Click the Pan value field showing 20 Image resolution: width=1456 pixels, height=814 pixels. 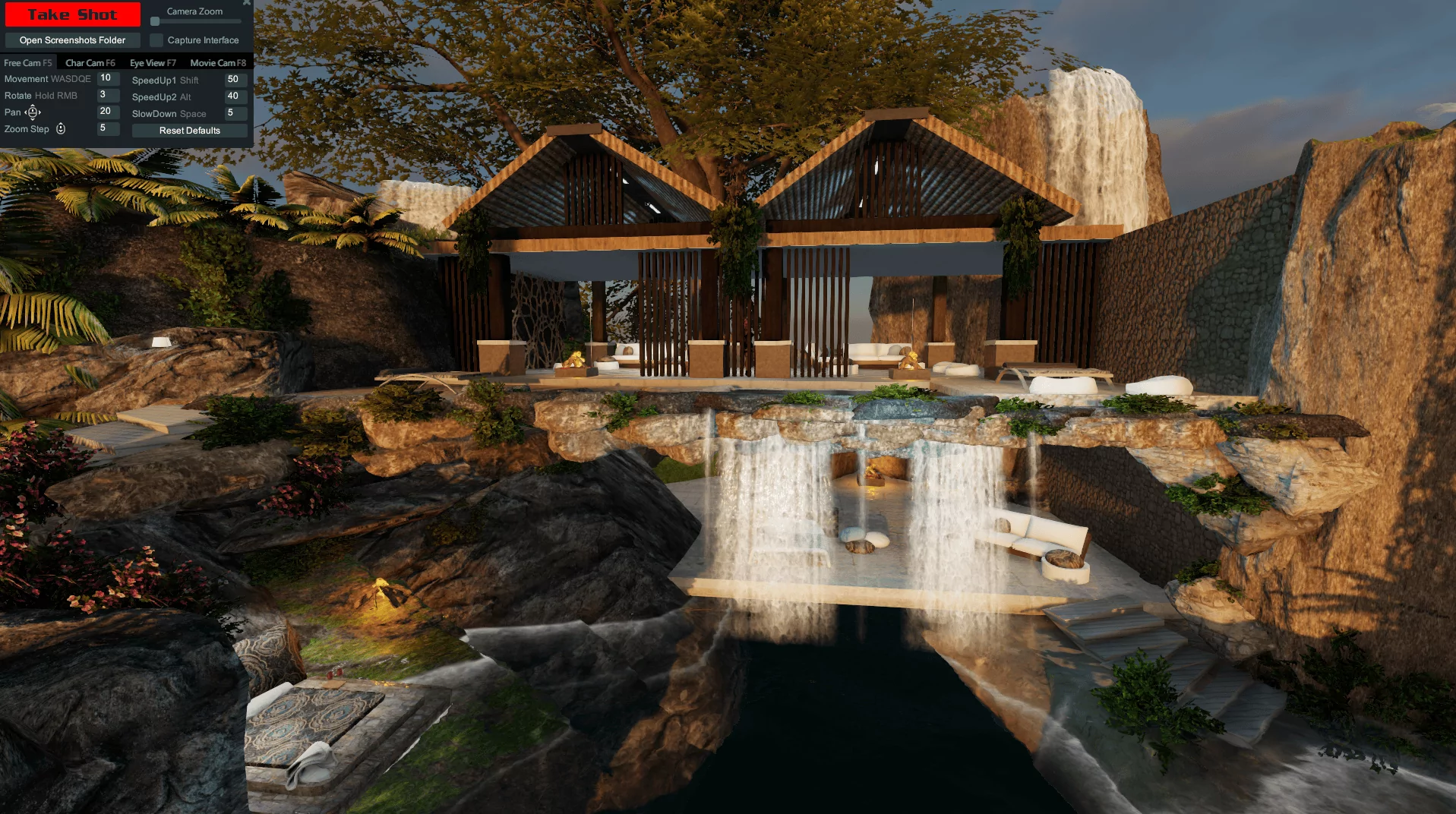pos(107,112)
